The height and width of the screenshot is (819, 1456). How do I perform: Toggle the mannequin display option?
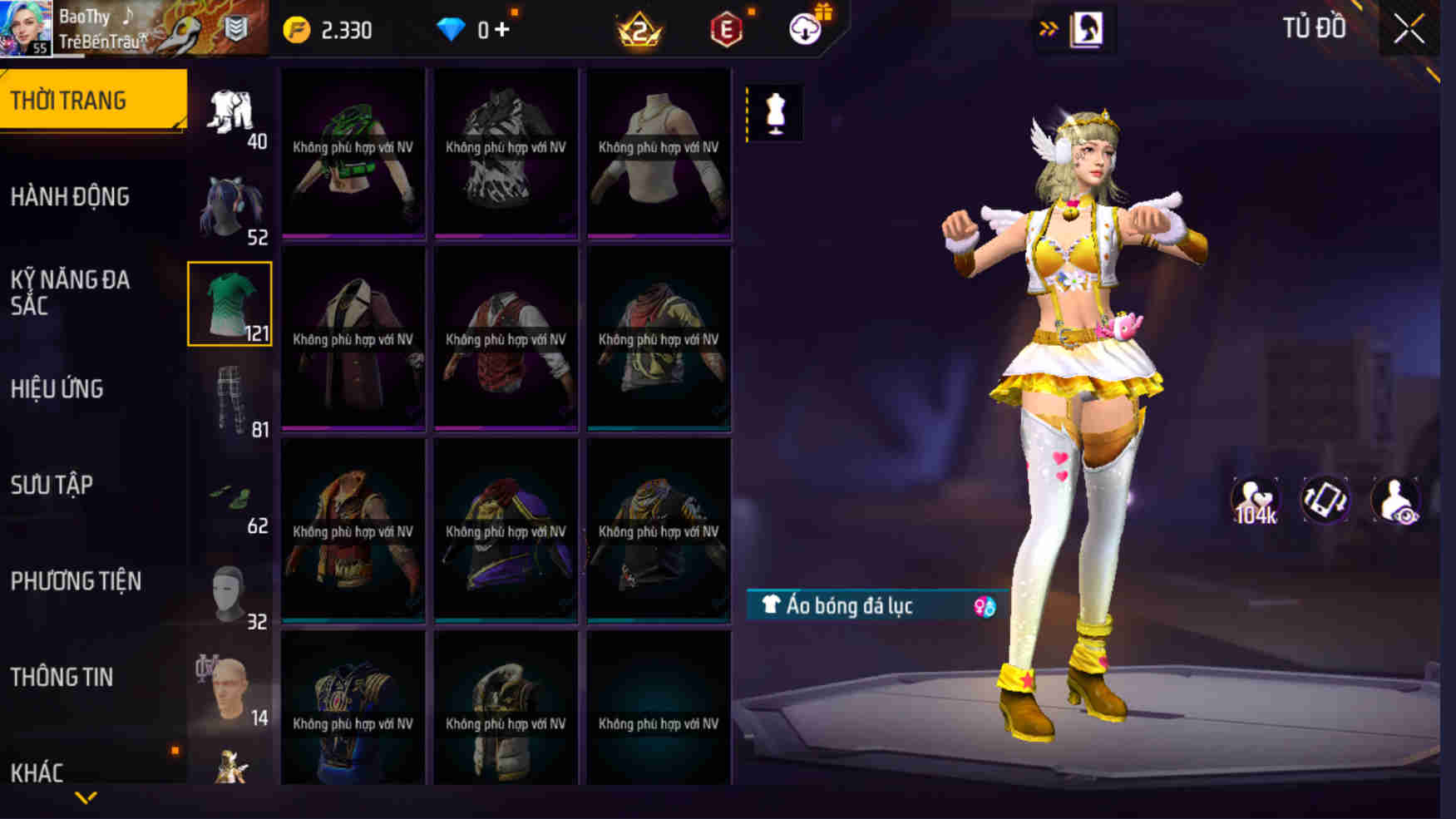[775, 113]
